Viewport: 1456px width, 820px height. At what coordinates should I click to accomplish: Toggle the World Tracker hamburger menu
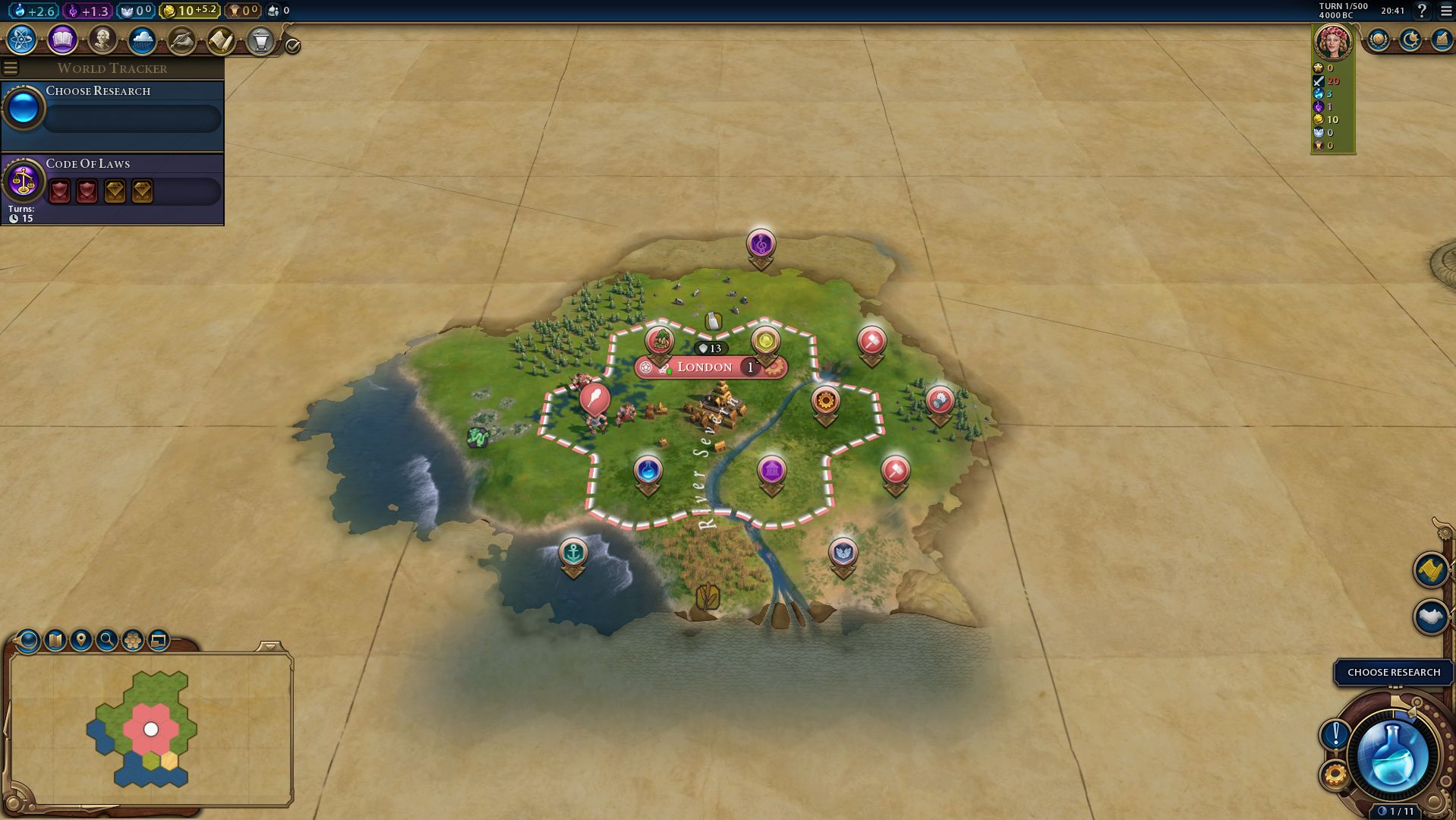[11, 68]
